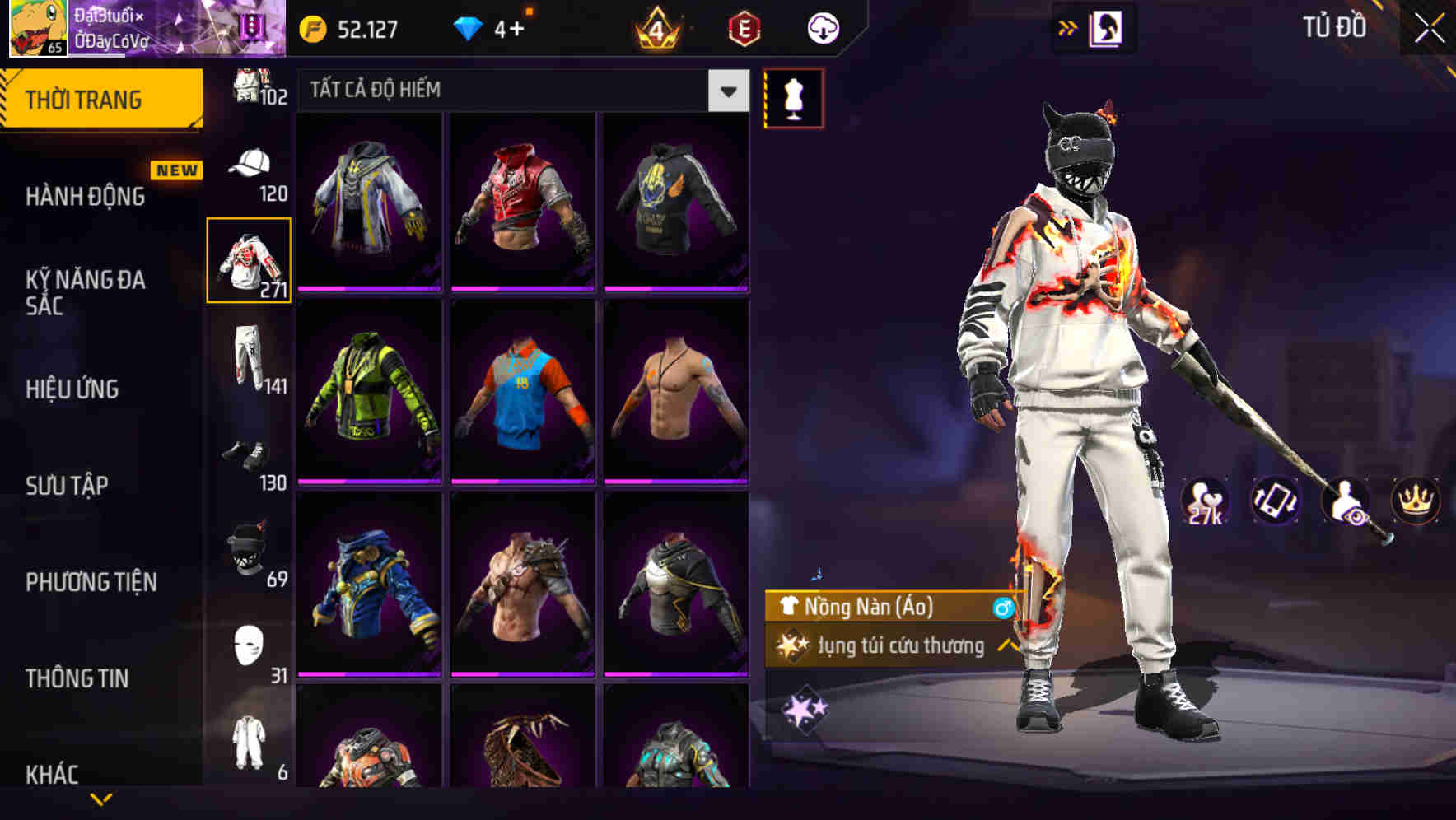Click the cloud download icon
This screenshot has width=1456, height=820.
point(822,26)
